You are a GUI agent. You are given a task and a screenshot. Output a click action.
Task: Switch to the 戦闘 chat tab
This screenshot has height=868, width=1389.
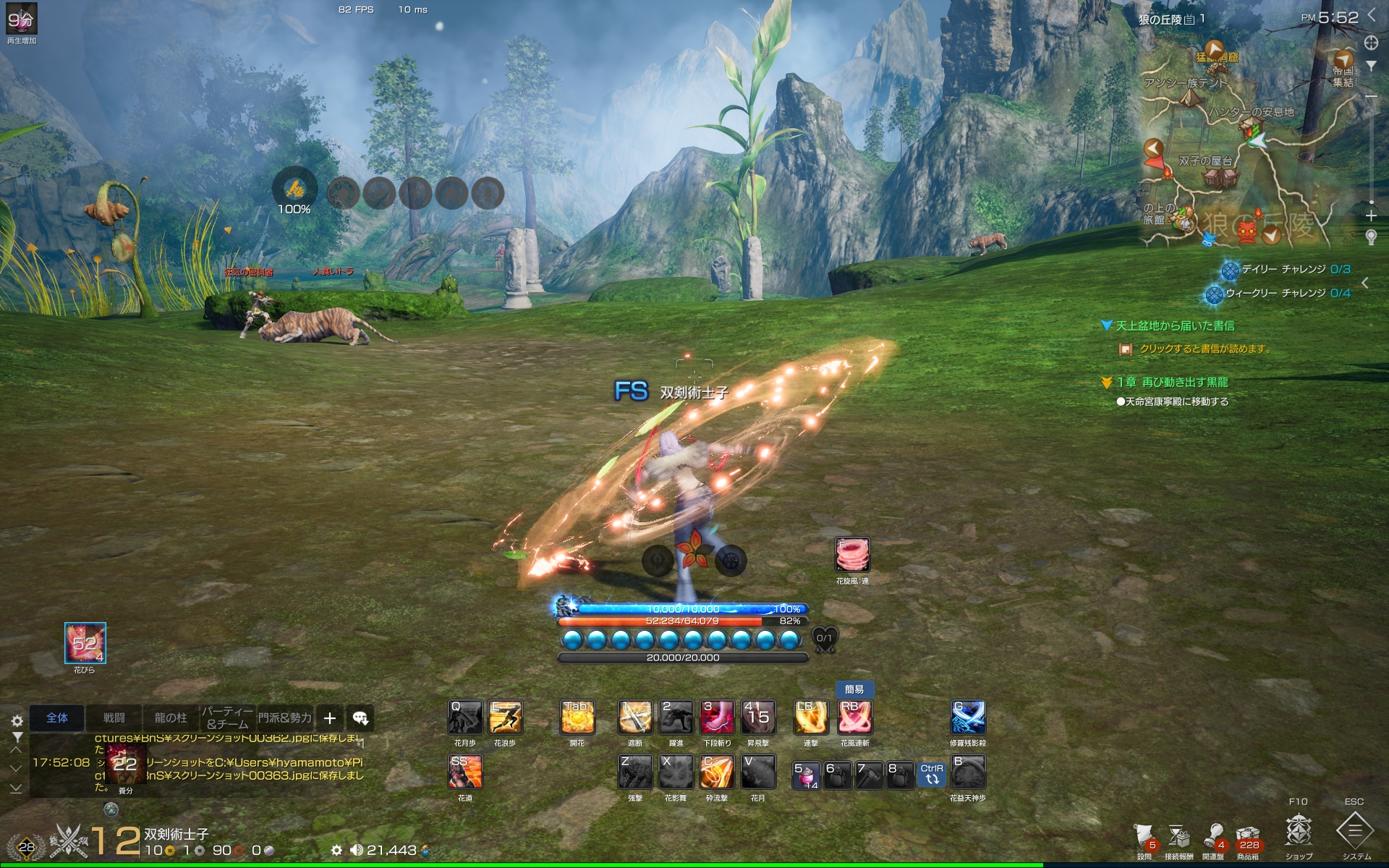(x=114, y=718)
